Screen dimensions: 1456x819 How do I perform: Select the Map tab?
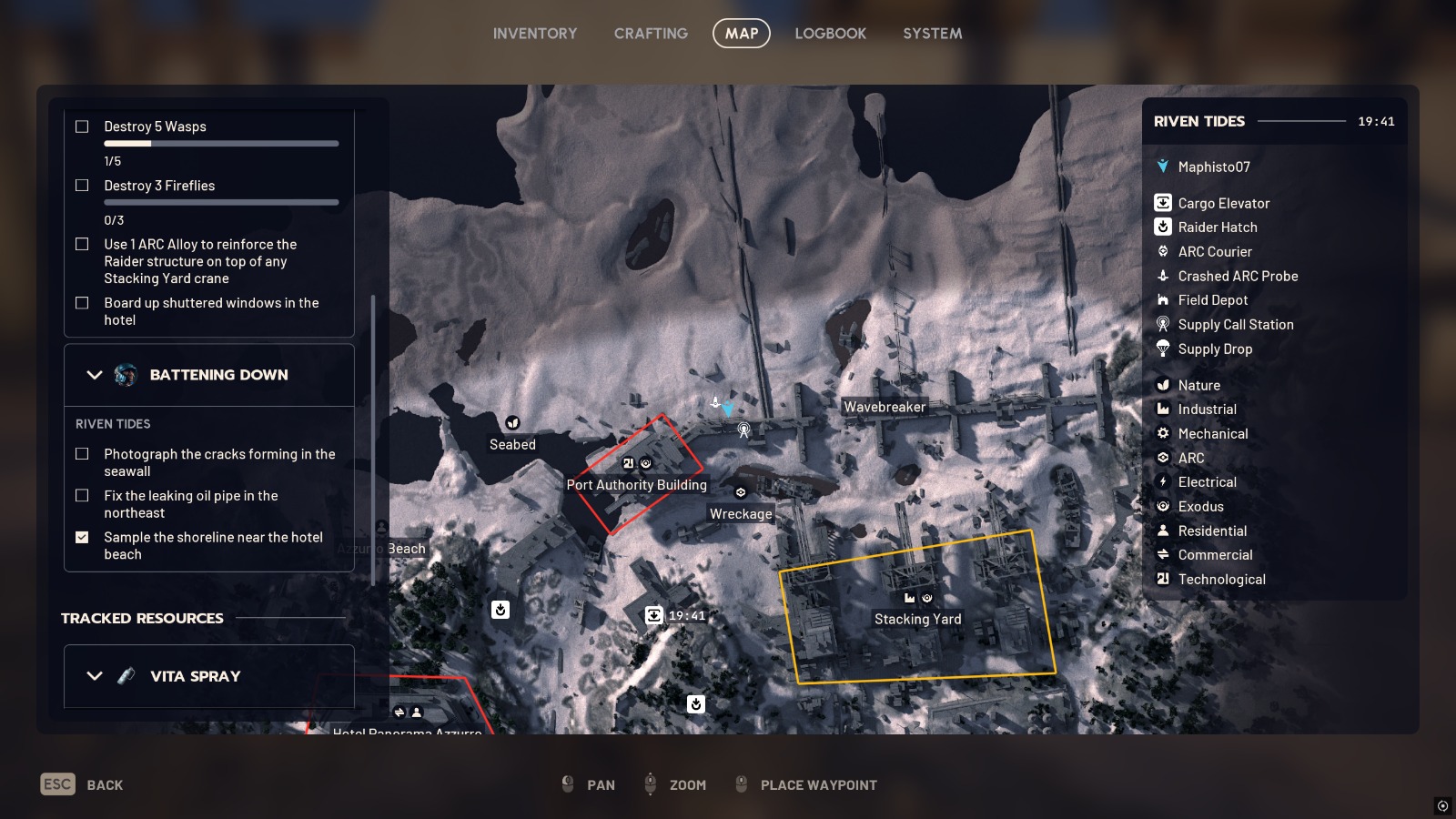(x=741, y=34)
